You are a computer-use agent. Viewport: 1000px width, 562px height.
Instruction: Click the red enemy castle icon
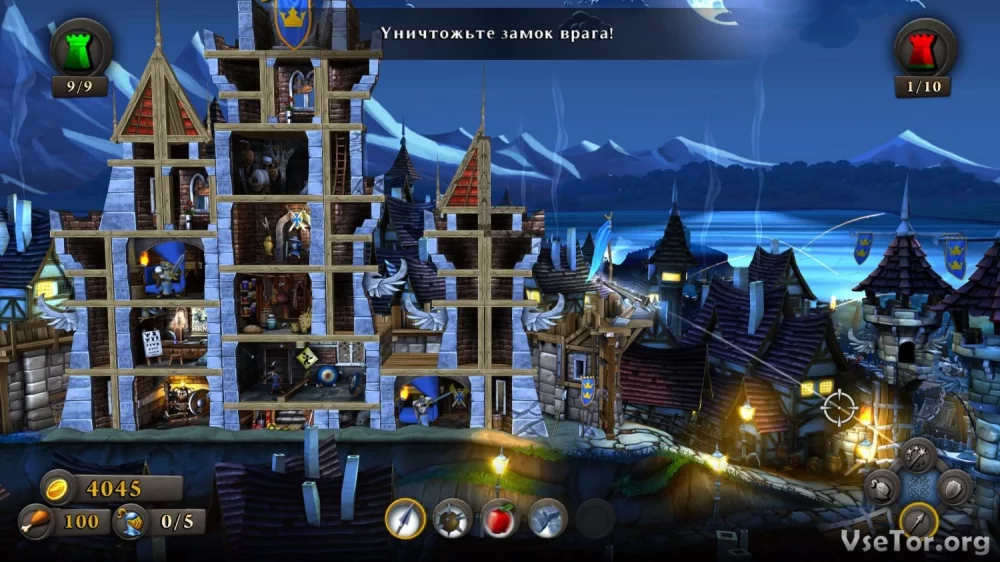click(x=924, y=48)
